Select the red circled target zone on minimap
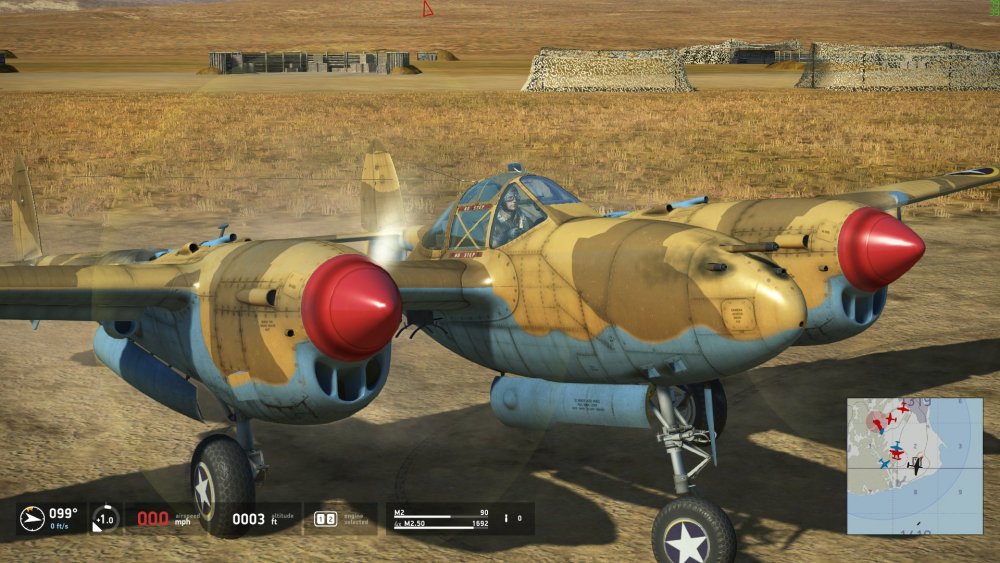This screenshot has height=563, width=1000. (877, 421)
